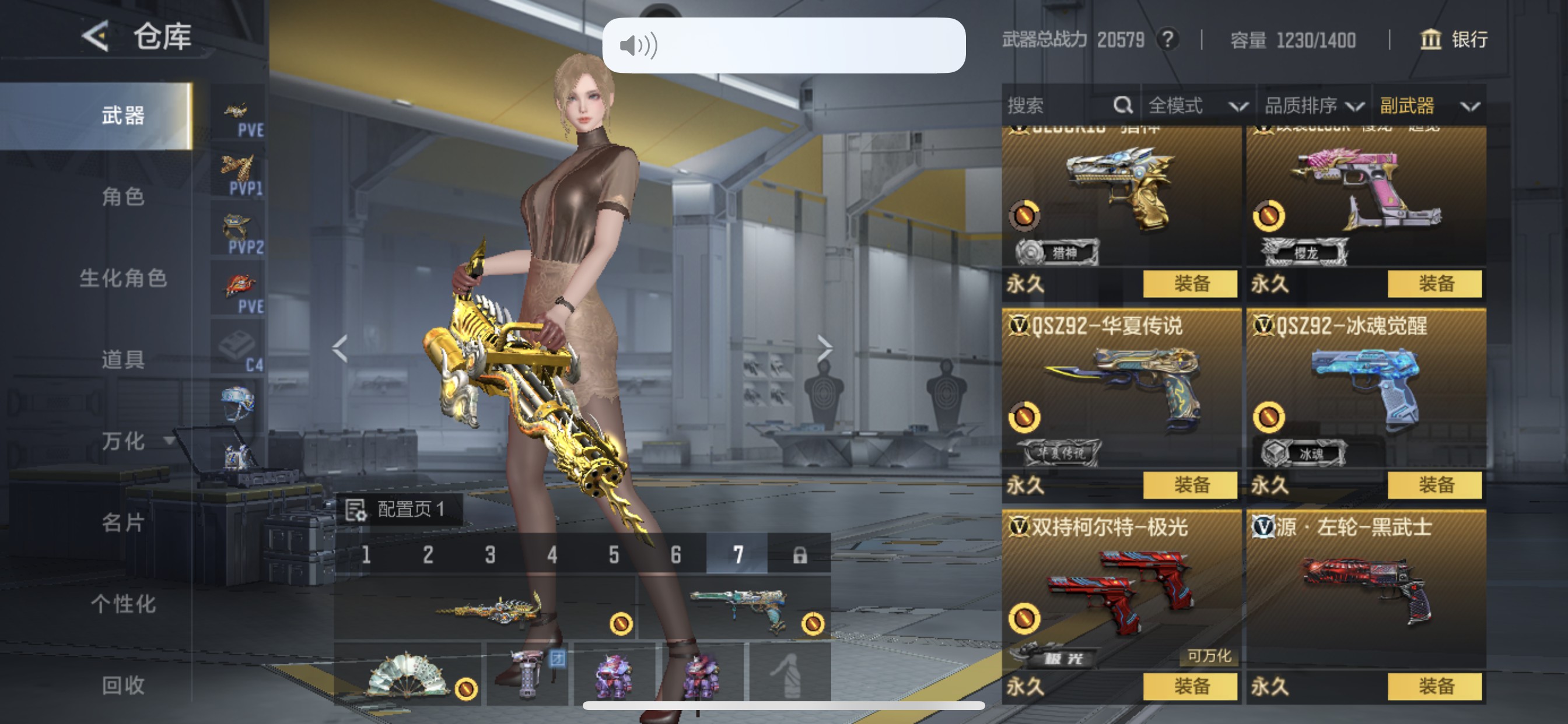Click the 搜索 search field
The width and height of the screenshot is (1568, 724).
1059,106
